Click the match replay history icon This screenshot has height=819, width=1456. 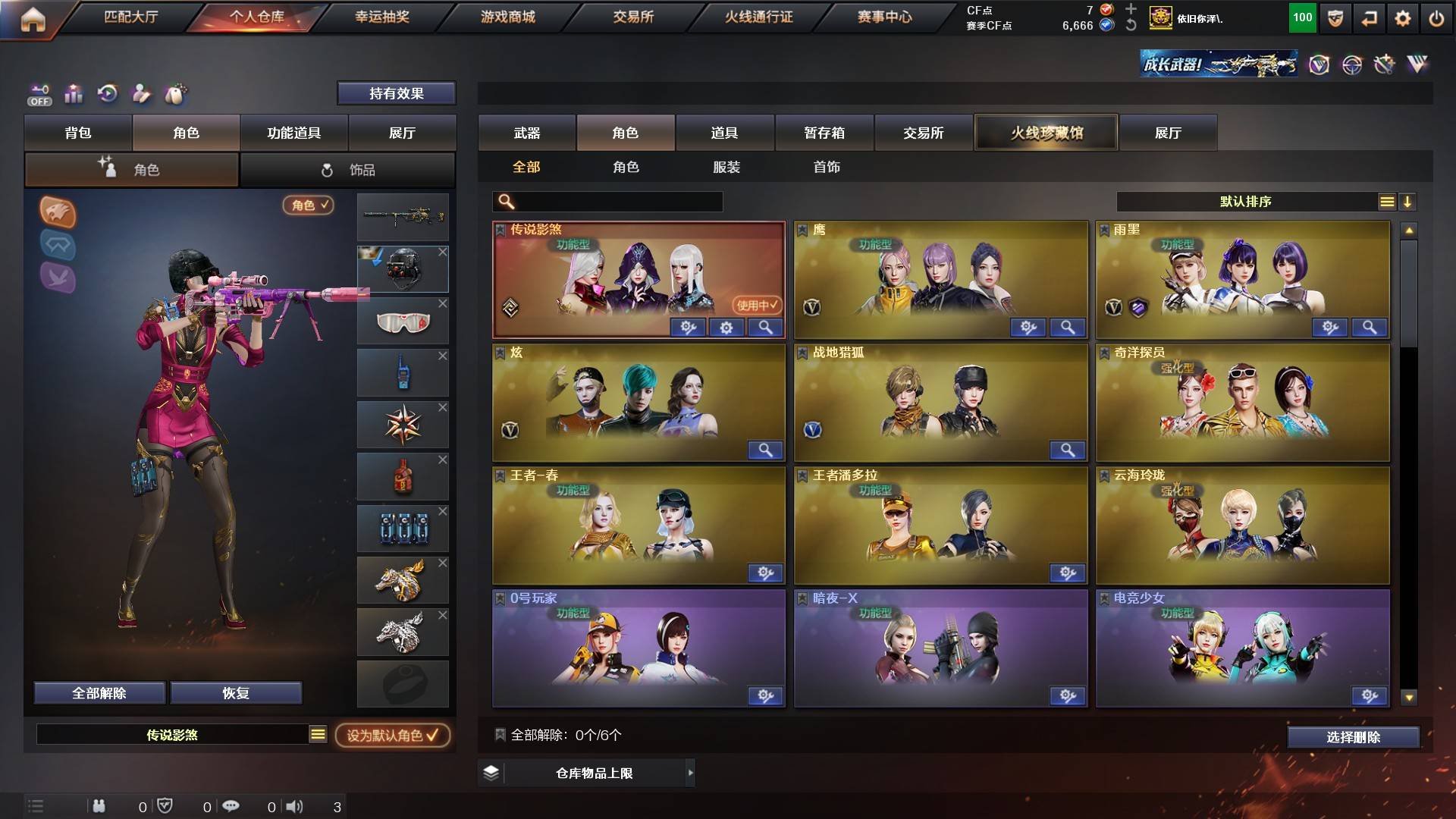click(108, 92)
